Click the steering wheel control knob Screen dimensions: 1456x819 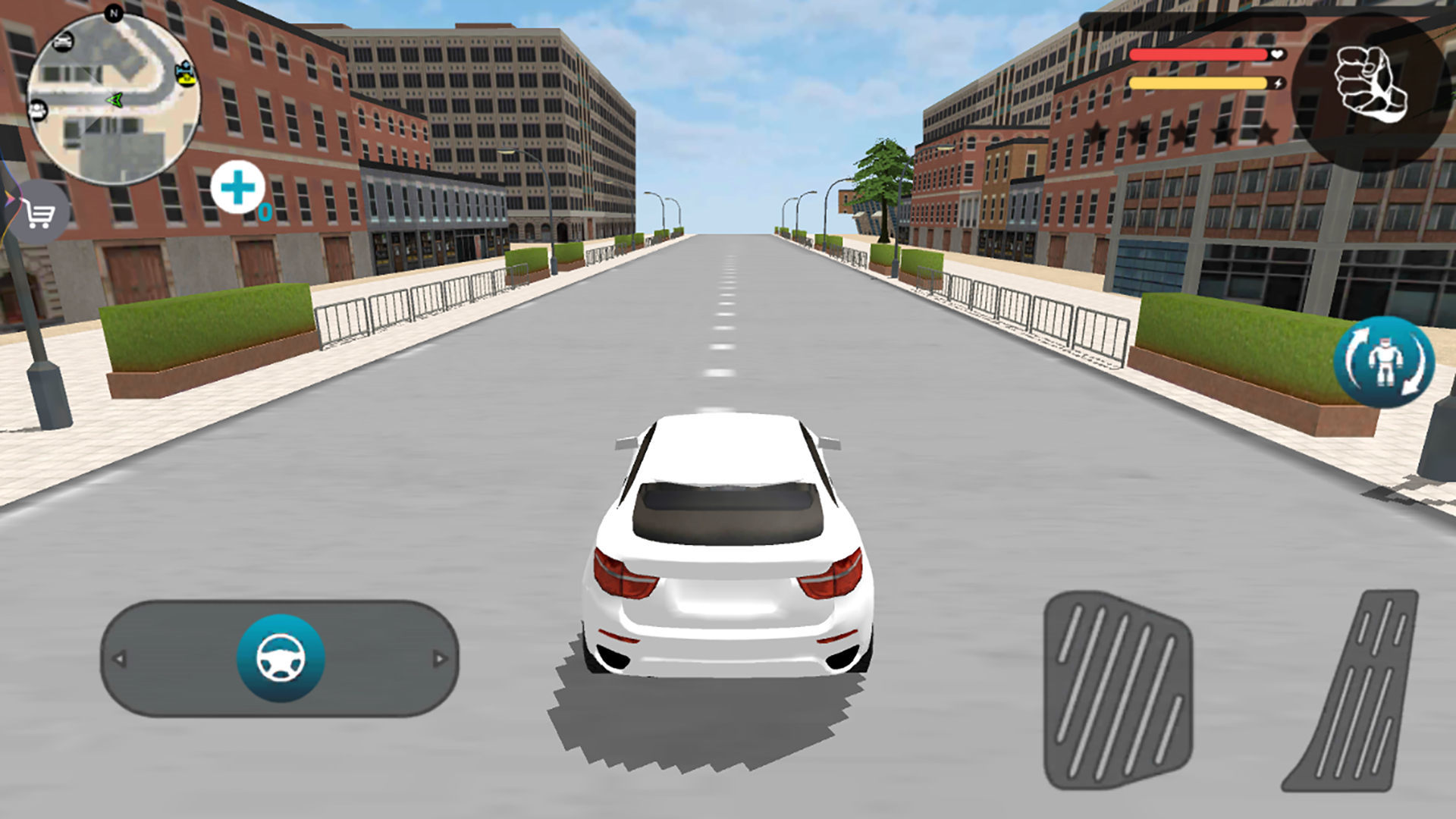pos(281,658)
